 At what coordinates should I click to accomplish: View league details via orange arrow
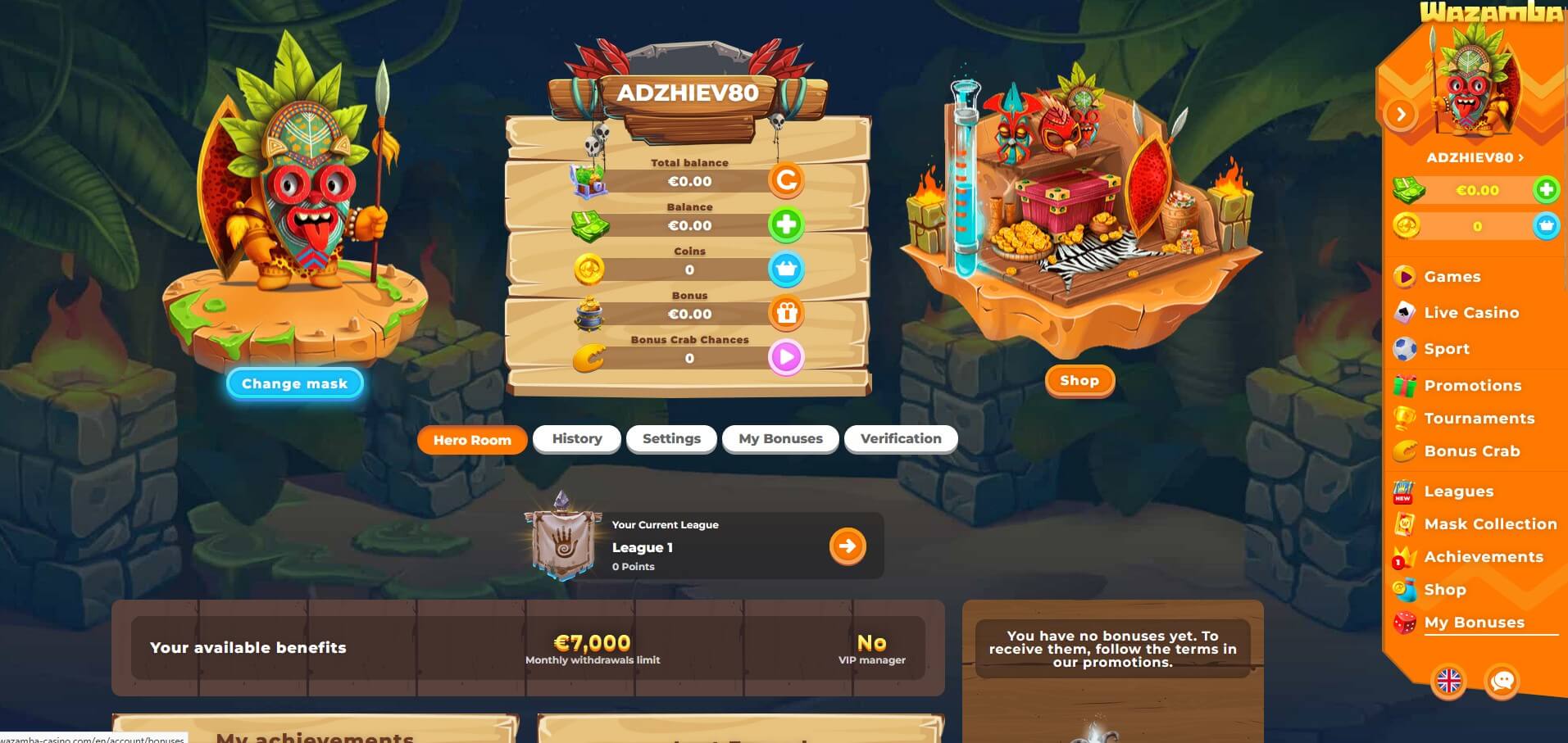click(x=847, y=546)
